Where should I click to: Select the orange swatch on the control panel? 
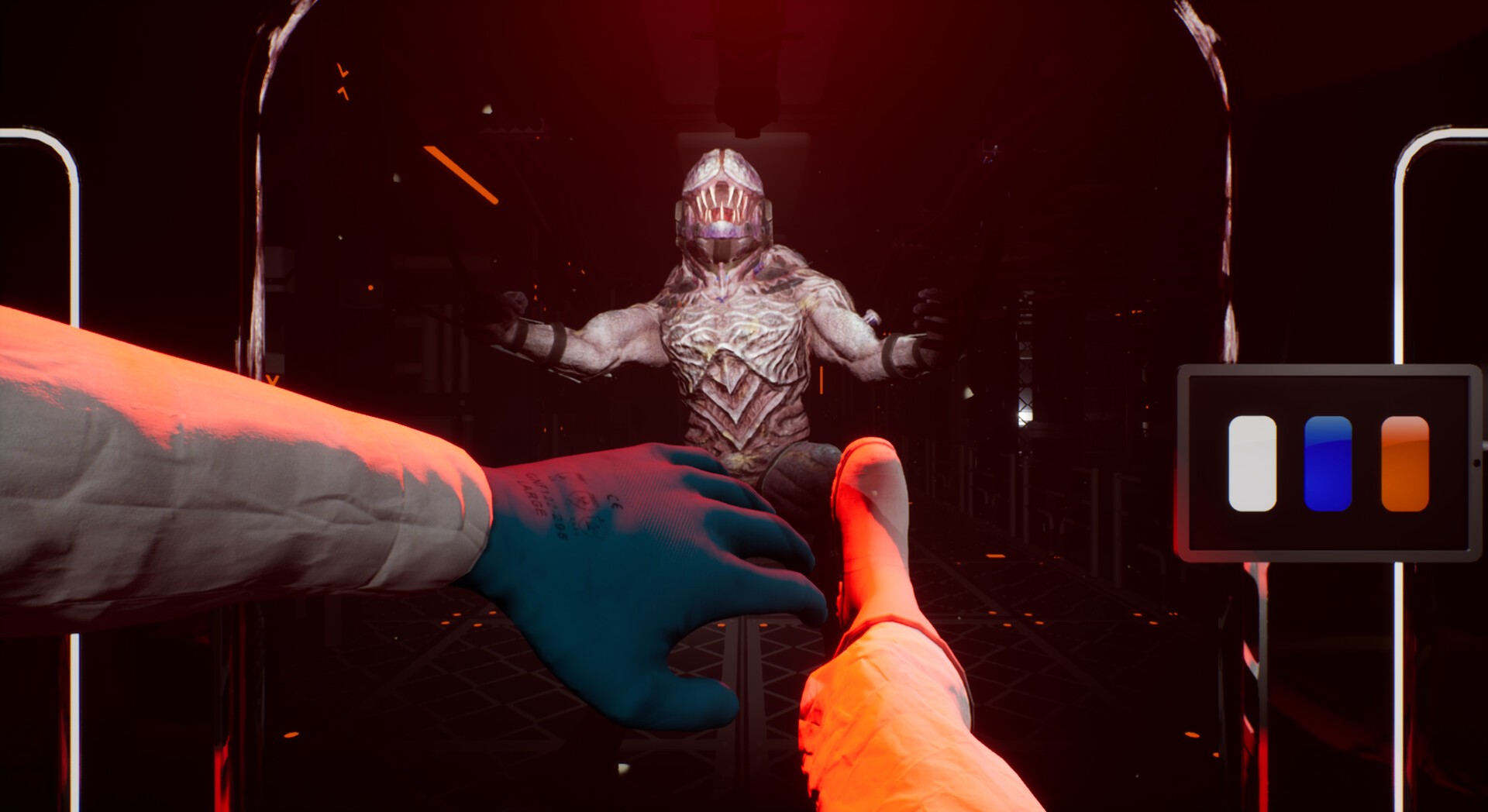coord(1404,465)
